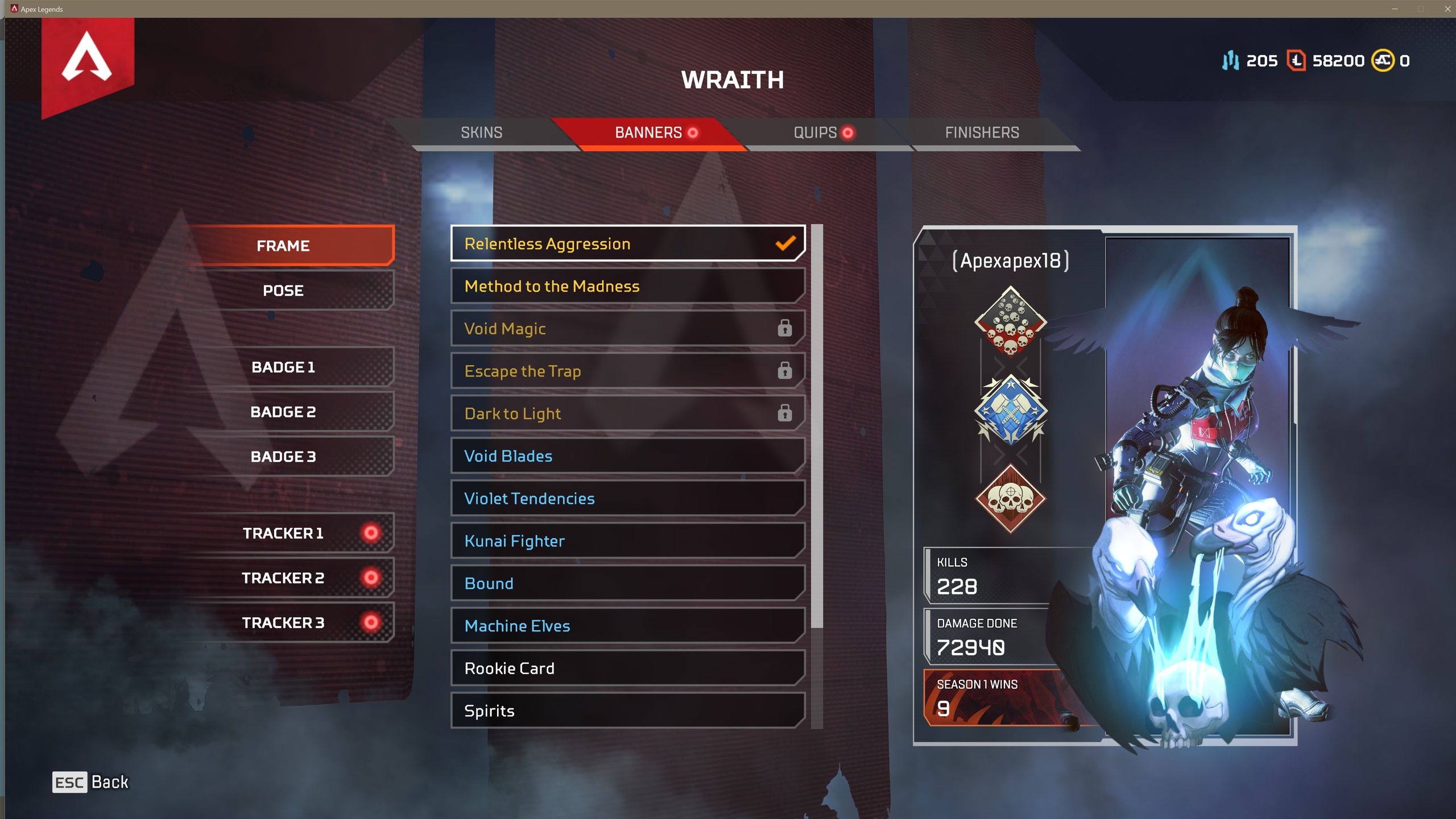Click the lock icon on Void Magic

tap(785, 328)
